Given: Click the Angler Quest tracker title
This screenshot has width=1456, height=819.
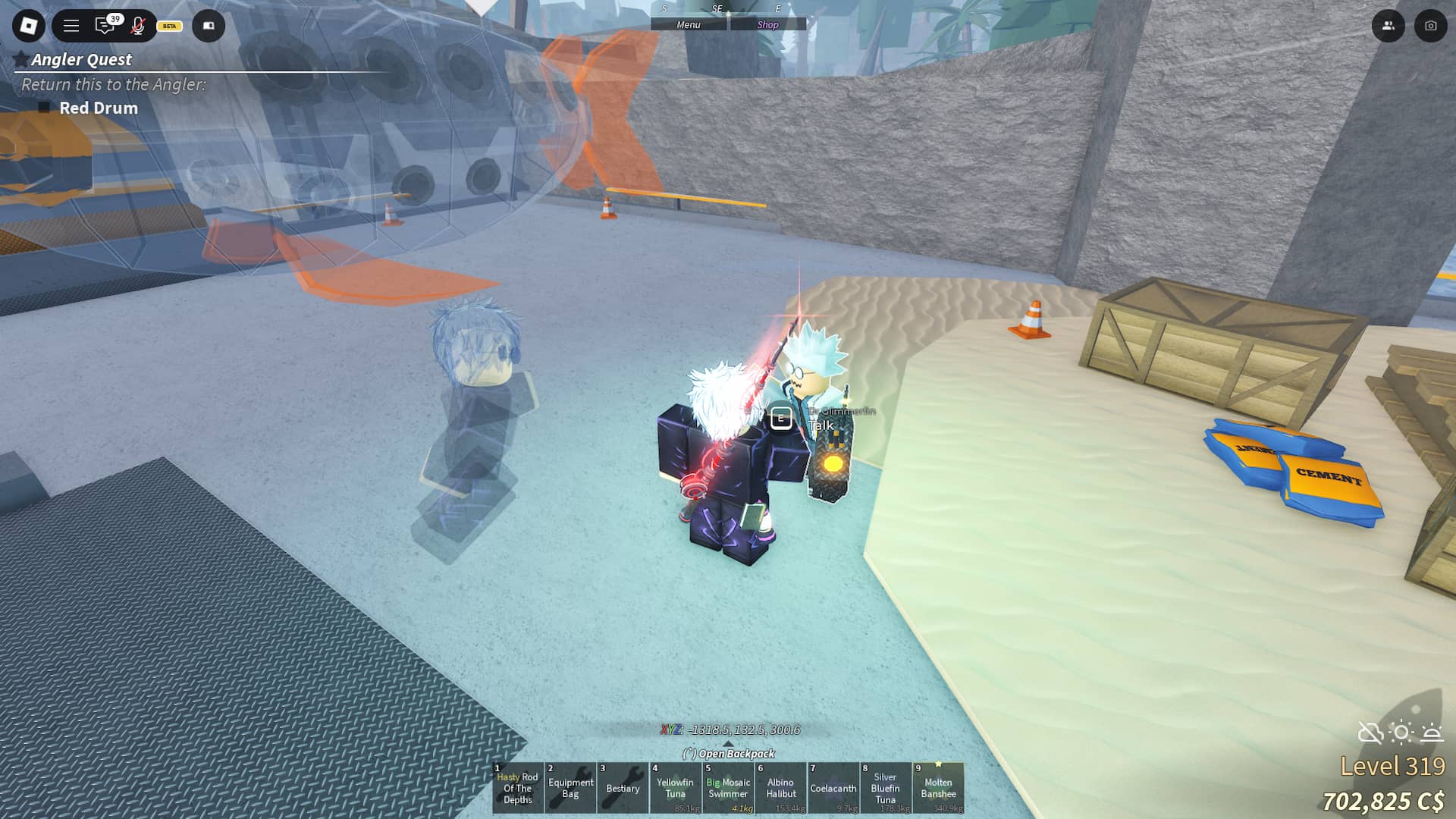Looking at the screenshot, I should click(x=81, y=59).
